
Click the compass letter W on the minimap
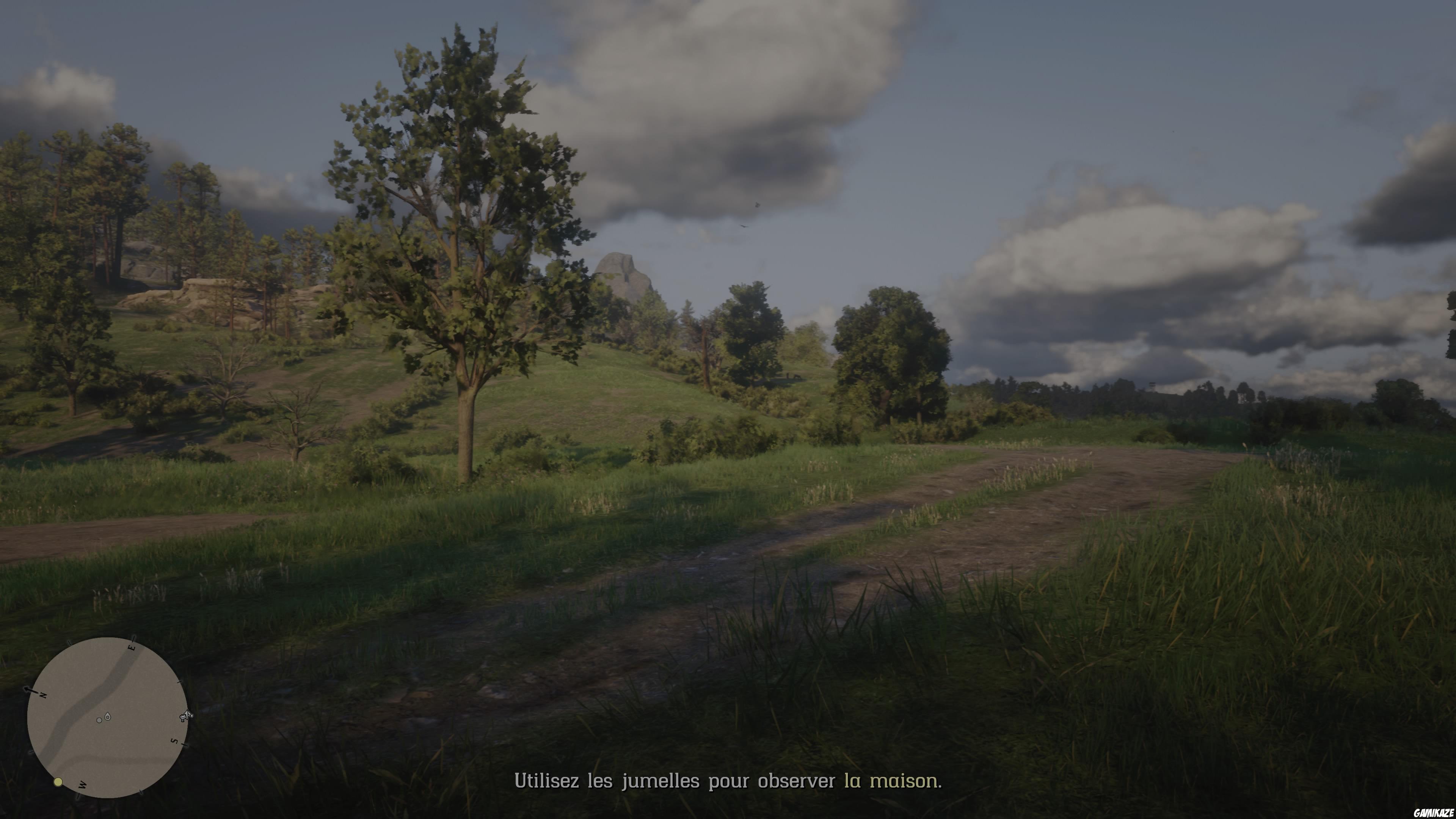pyautogui.click(x=82, y=784)
